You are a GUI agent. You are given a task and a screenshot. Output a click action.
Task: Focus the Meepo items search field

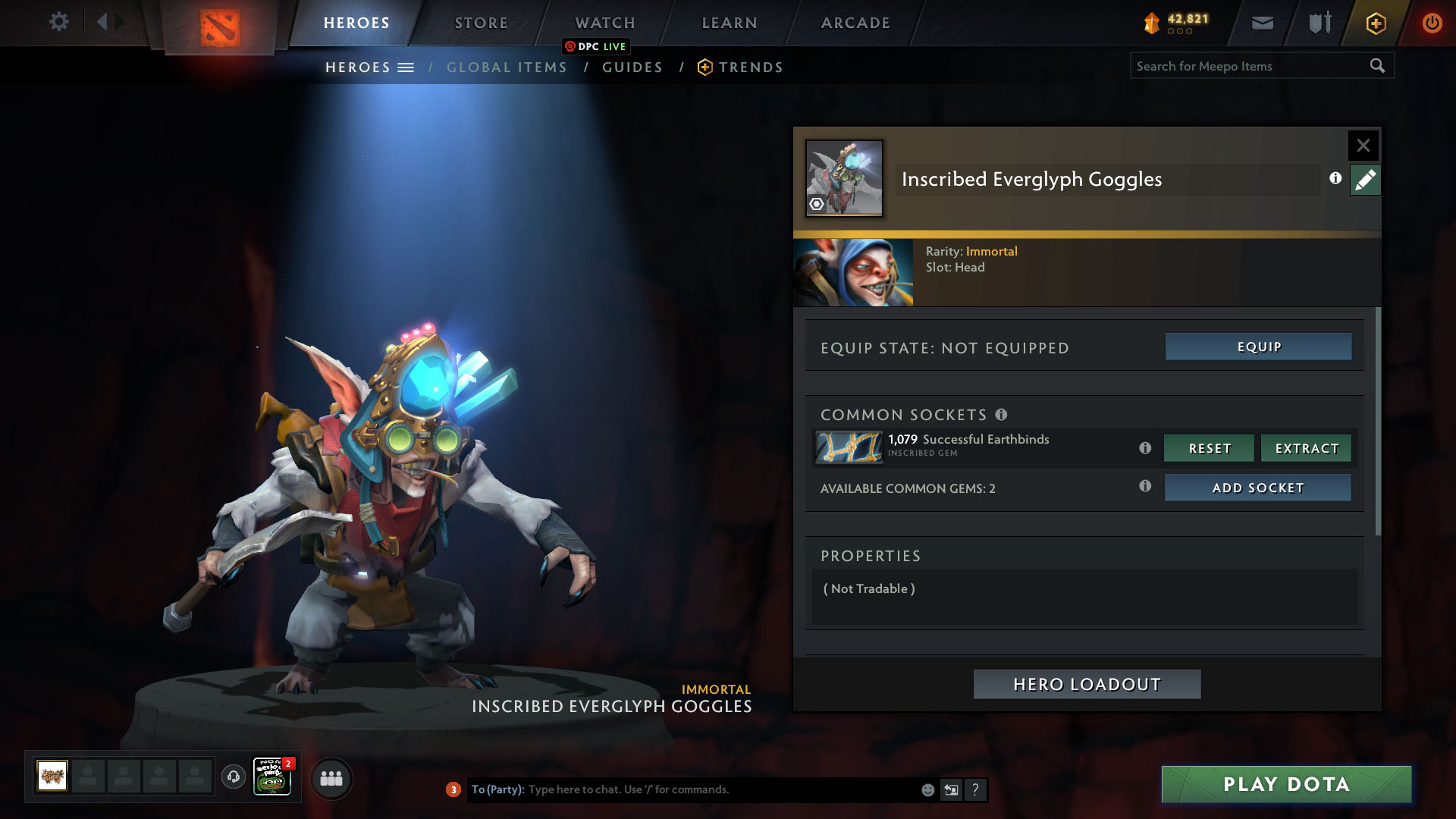tap(1247, 66)
